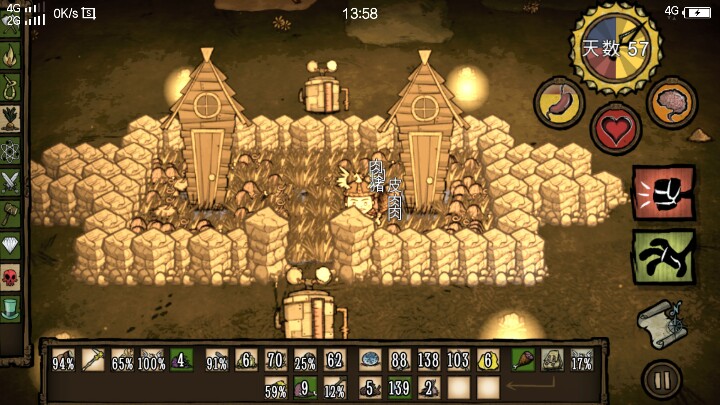720x405 pixels.
Task: Choose the red skull magic tab
Action: pos(11,274)
